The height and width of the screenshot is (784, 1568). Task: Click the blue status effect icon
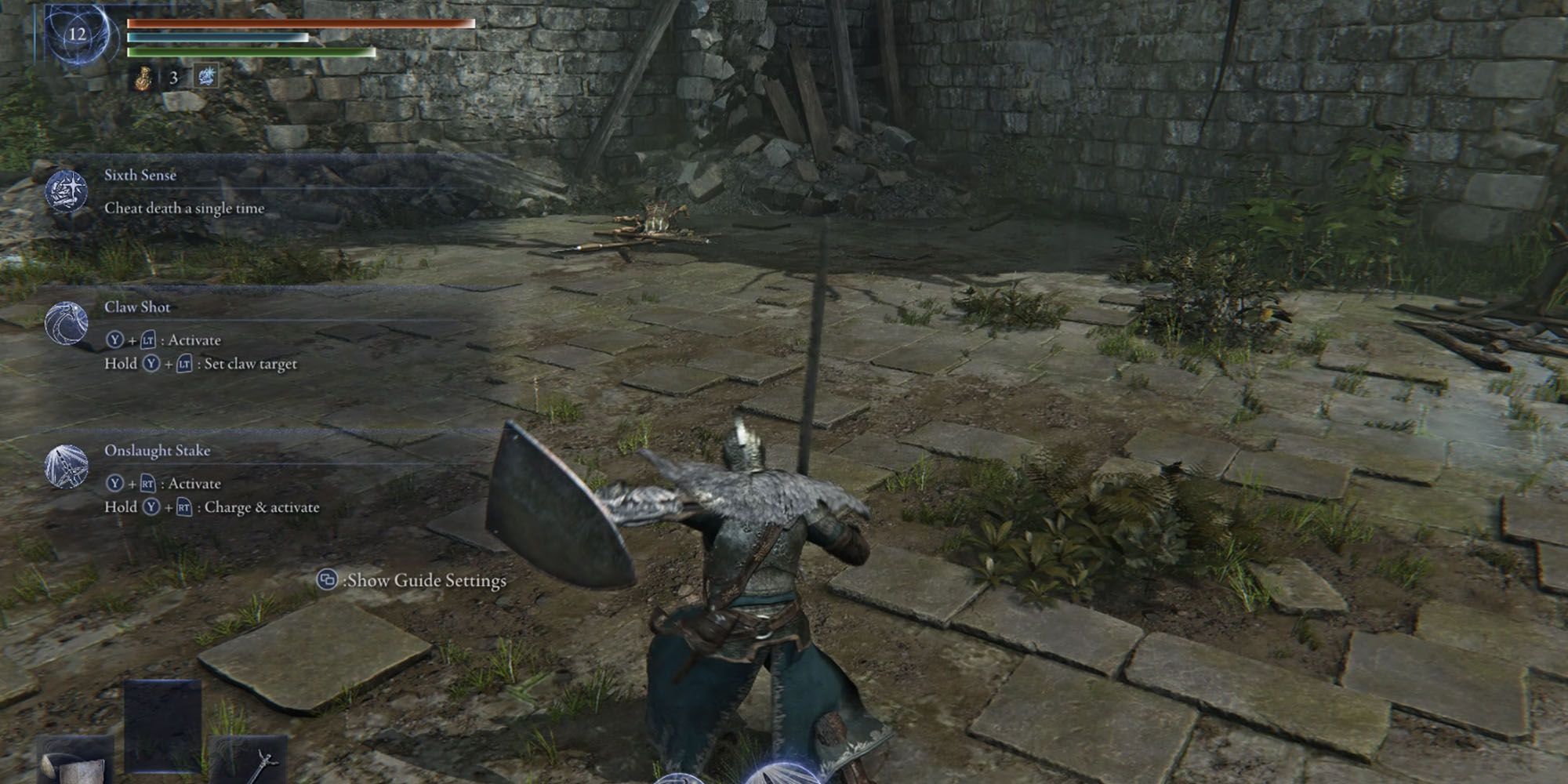click(206, 77)
